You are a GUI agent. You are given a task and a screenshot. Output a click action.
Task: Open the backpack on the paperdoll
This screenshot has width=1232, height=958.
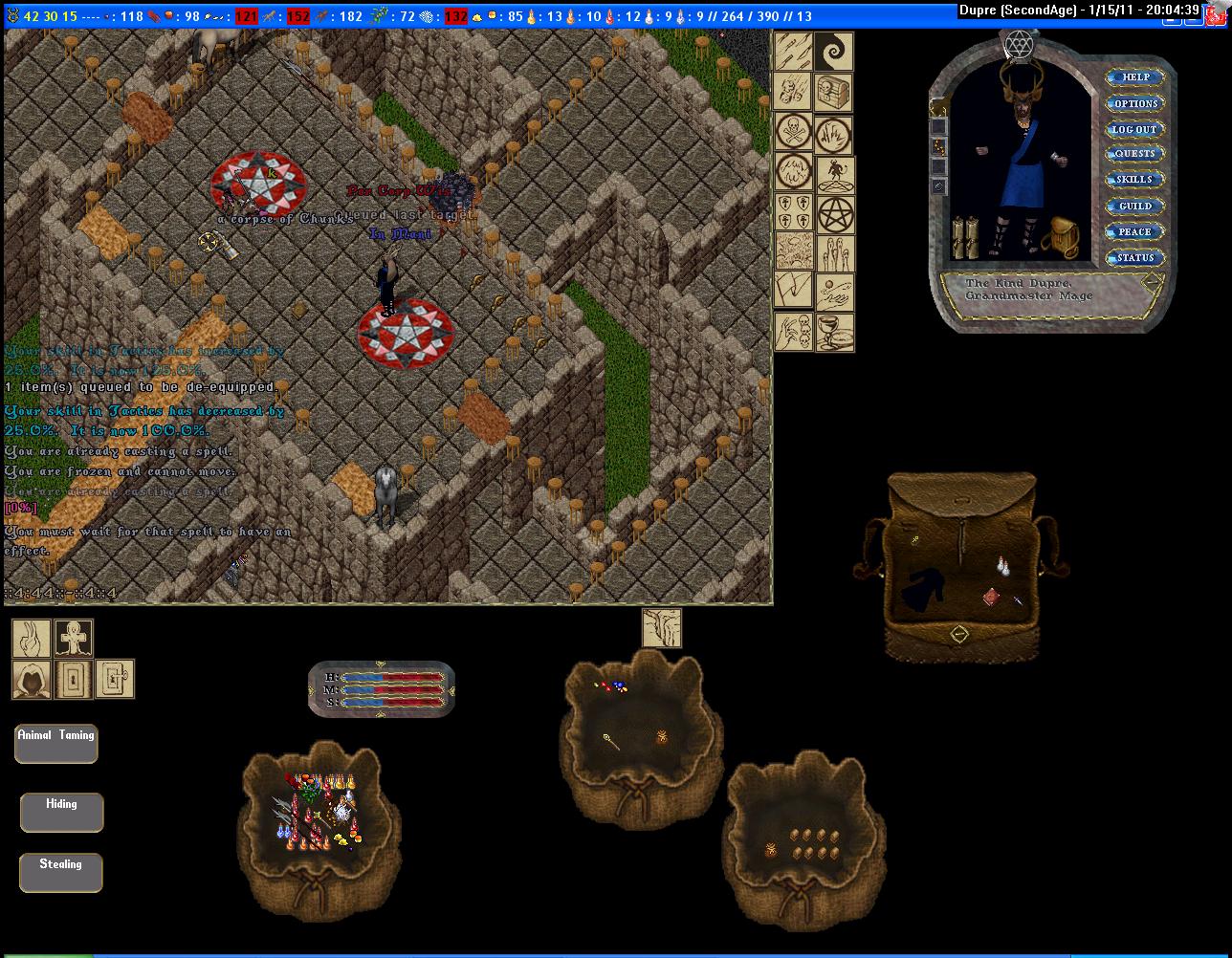(x=1064, y=237)
